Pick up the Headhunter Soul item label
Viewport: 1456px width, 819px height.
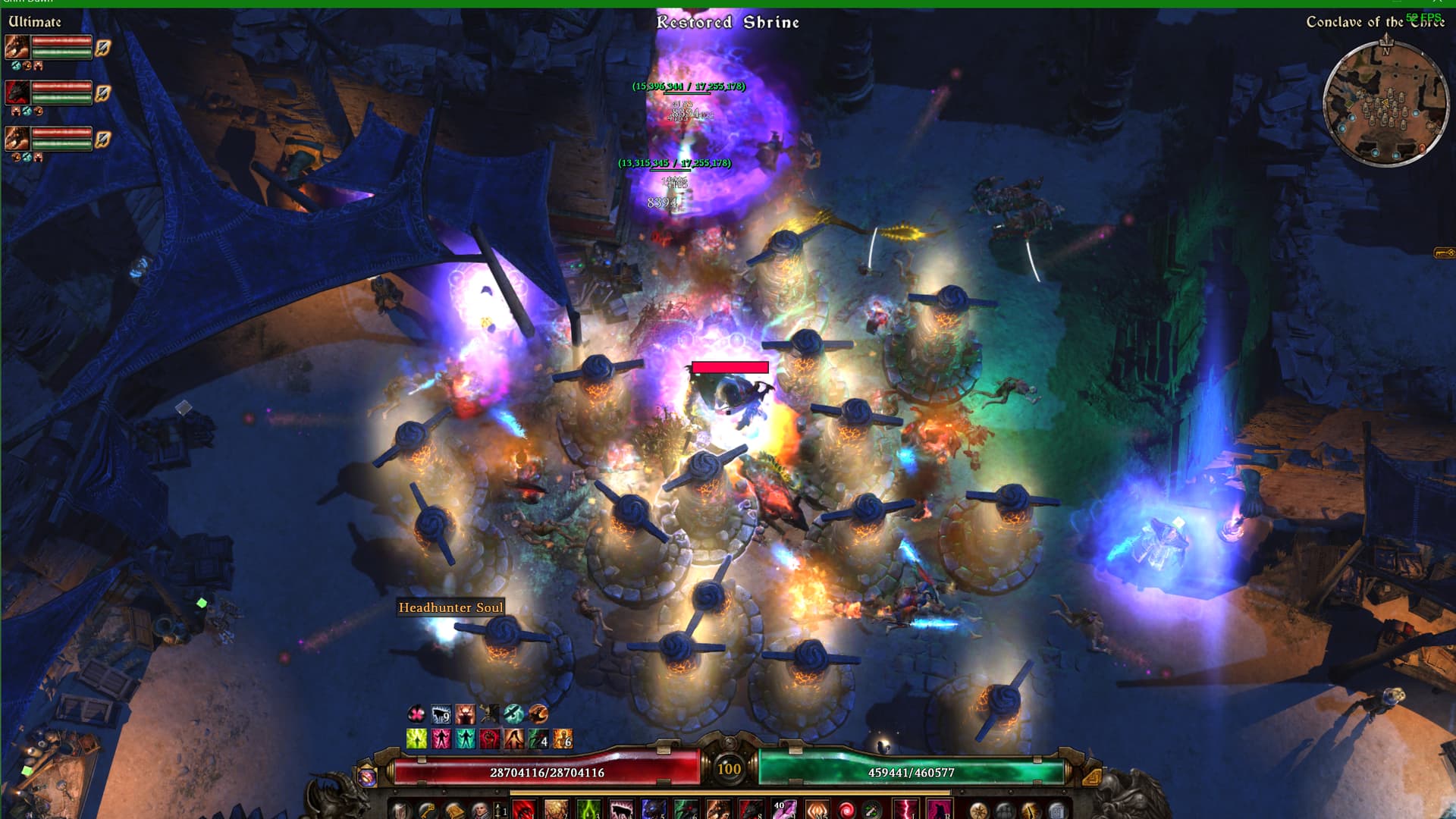450,607
